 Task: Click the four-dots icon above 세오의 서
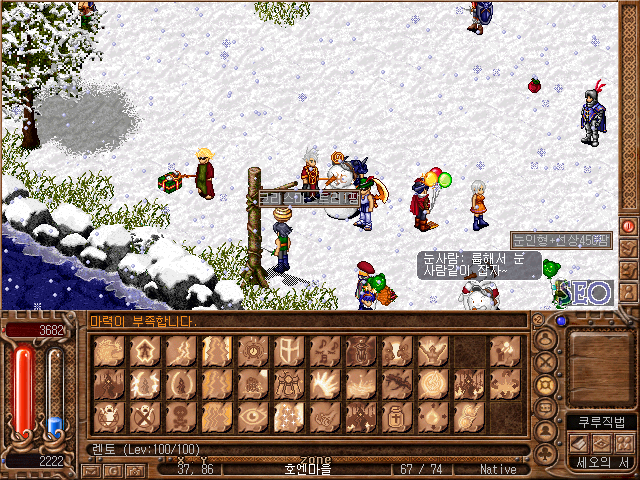click(624, 443)
